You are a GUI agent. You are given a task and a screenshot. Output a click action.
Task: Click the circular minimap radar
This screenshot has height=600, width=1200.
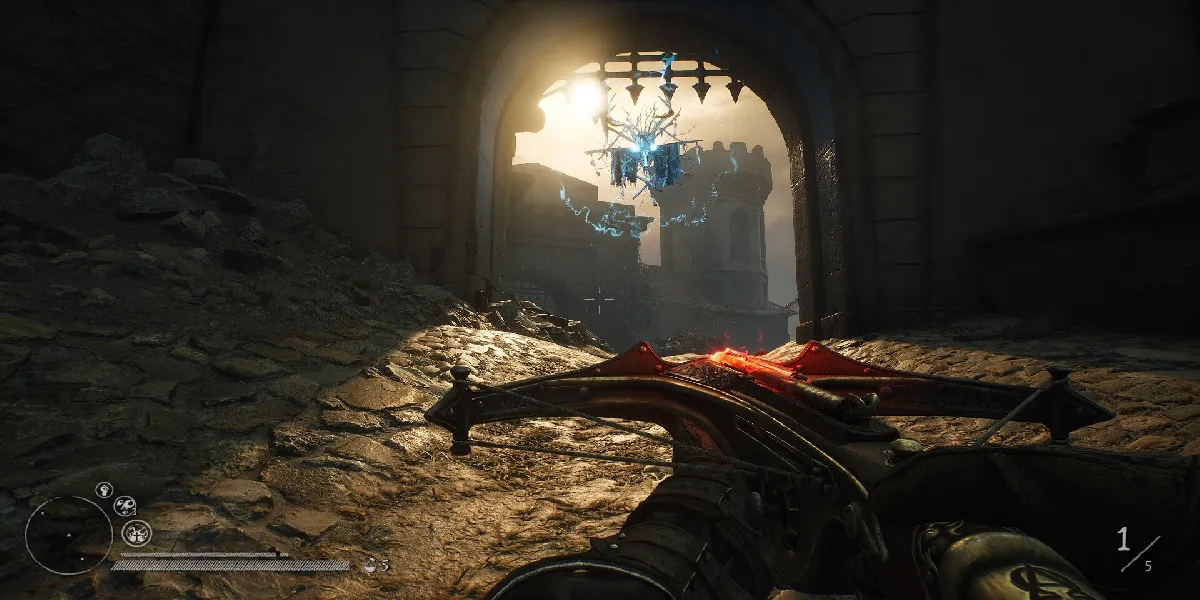pos(68,535)
